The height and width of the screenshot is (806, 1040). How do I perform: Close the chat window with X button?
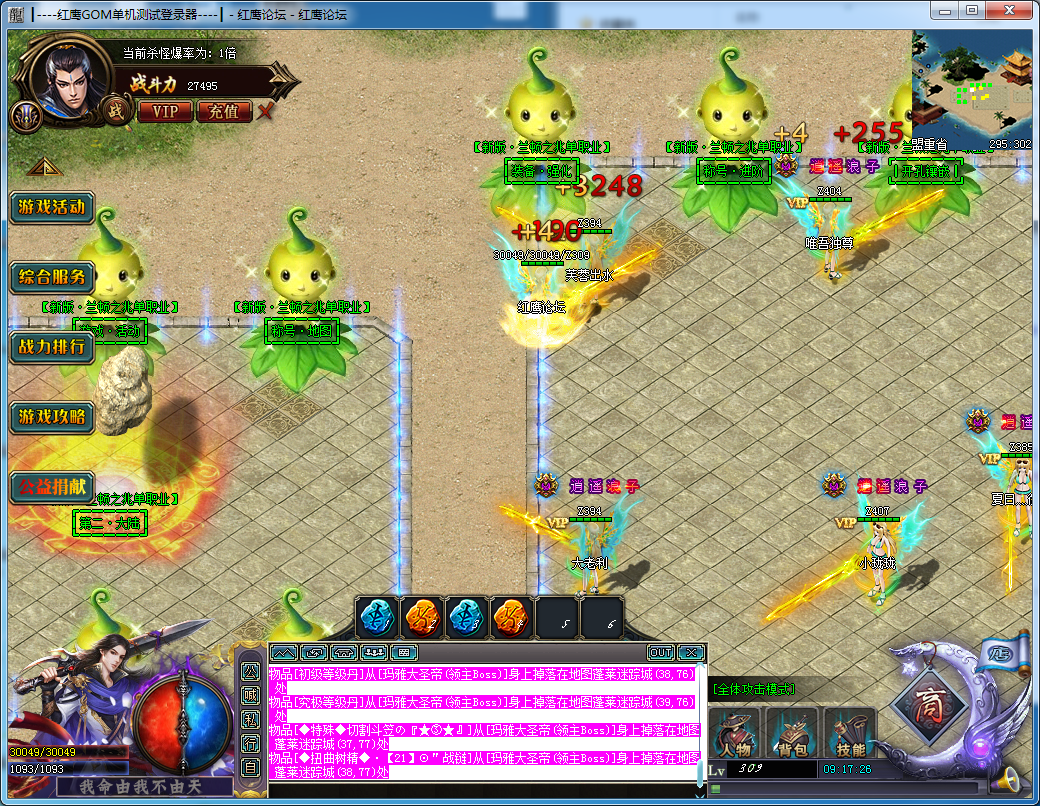(x=690, y=653)
